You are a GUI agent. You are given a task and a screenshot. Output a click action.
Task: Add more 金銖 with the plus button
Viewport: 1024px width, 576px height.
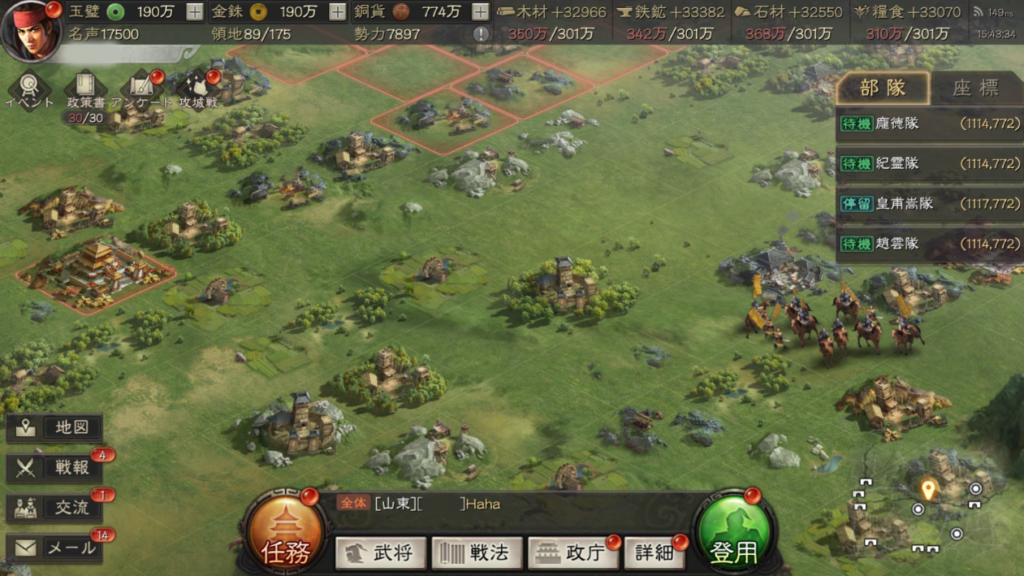[x=336, y=12]
